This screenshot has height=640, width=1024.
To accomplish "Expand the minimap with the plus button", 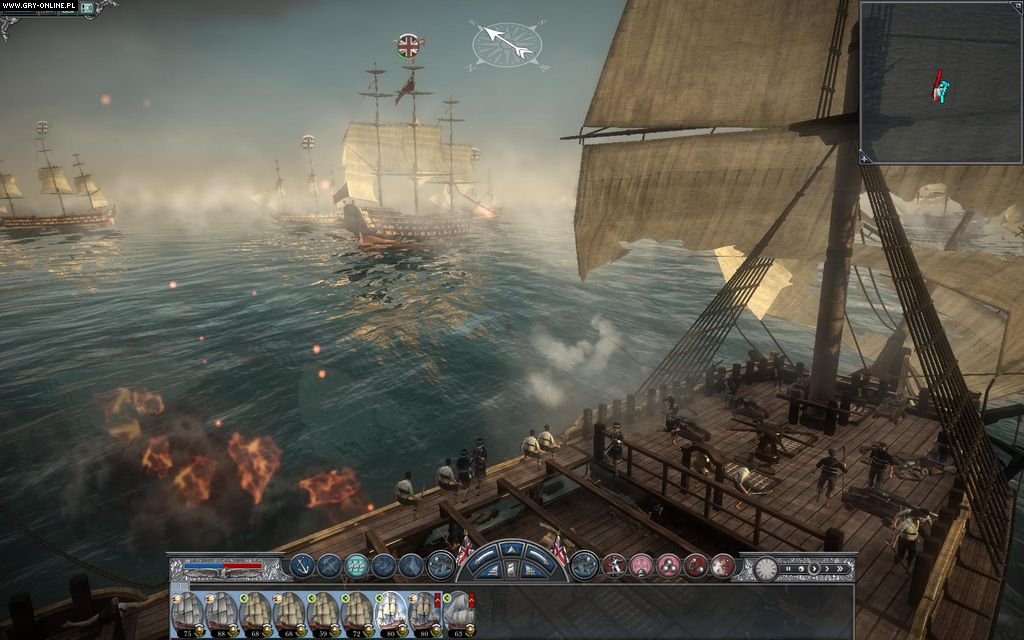I will 864,157.
